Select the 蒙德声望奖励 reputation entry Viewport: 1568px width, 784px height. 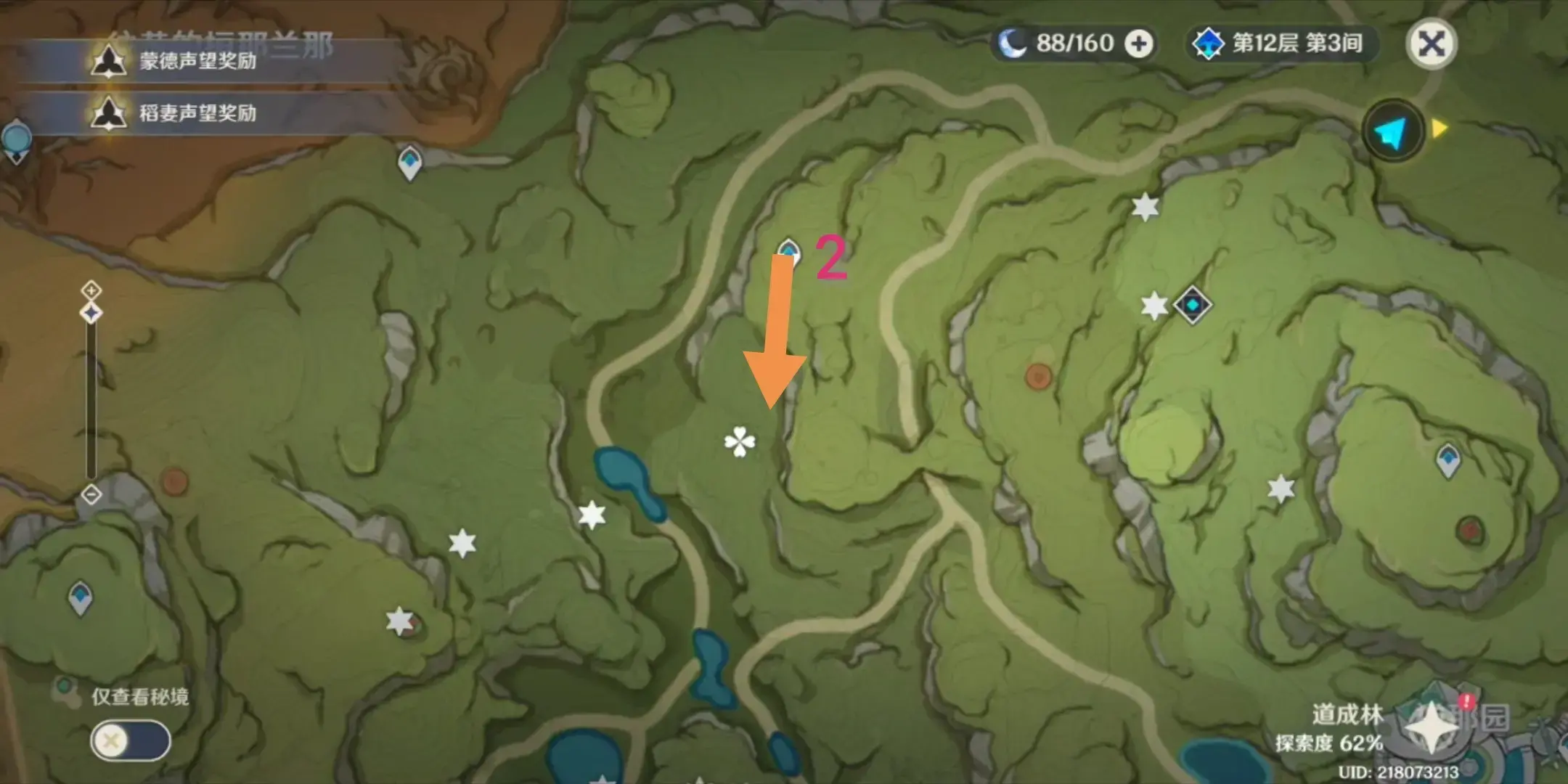coord(196,61)
